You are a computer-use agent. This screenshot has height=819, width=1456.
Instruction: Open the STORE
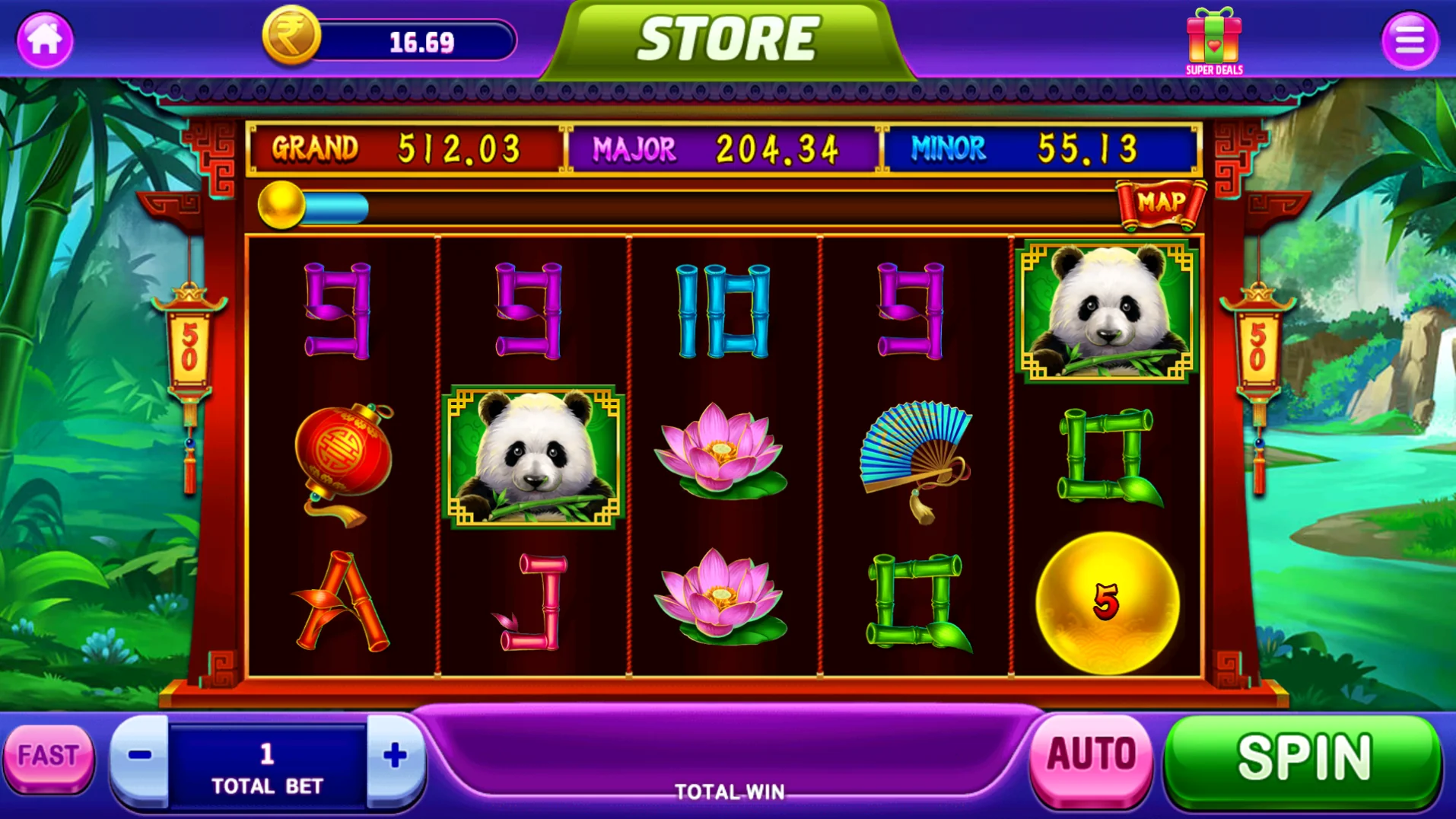(x=728, y=40)
